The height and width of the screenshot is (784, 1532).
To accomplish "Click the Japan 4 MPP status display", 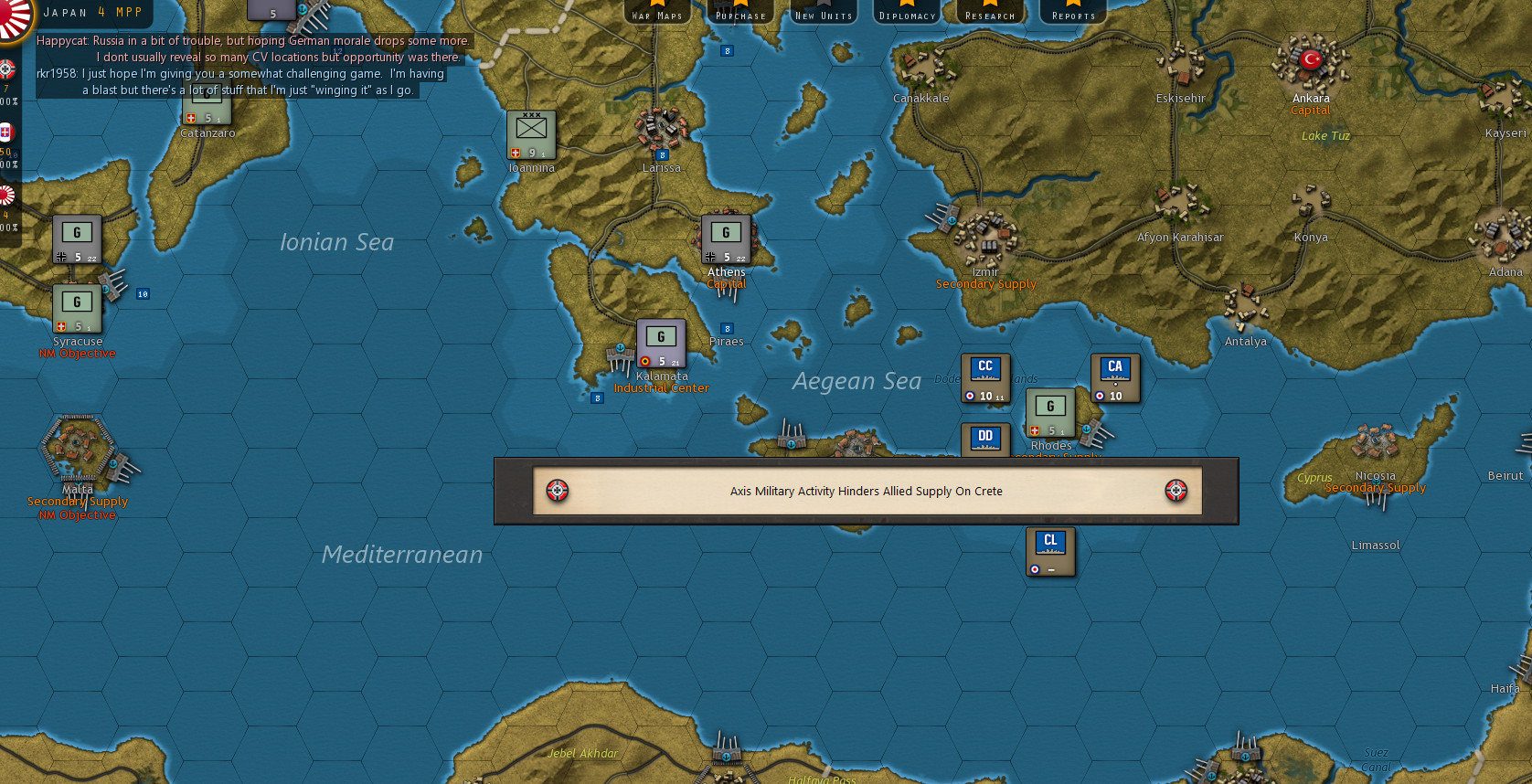I will click(x=91, y=12).
